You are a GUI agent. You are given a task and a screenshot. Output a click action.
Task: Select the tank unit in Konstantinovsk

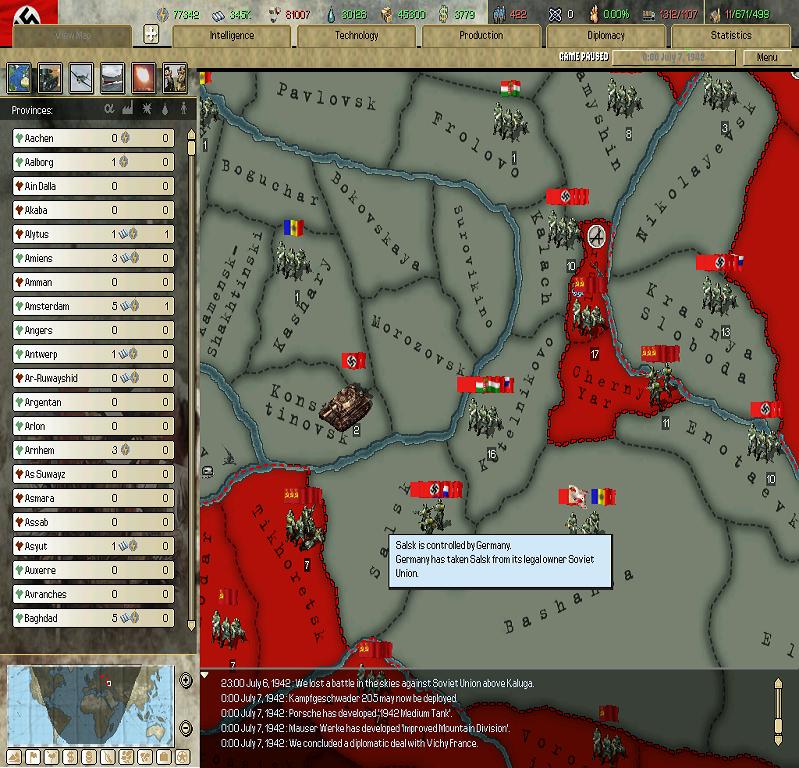[x=340, y=405]
